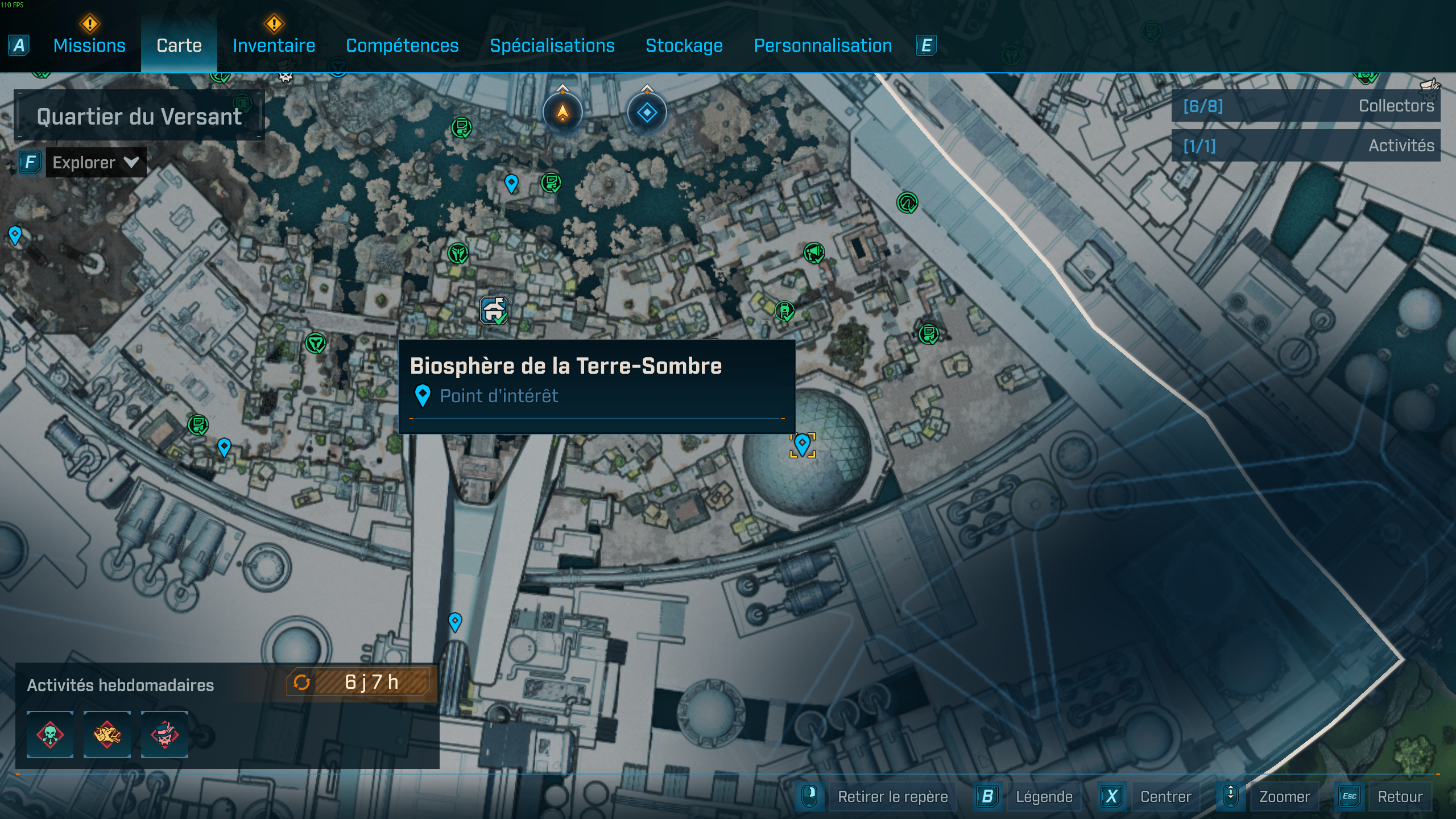Viewport: 1456px width, 819px height.
Task: Select the Carte tab
Action: 179,45
